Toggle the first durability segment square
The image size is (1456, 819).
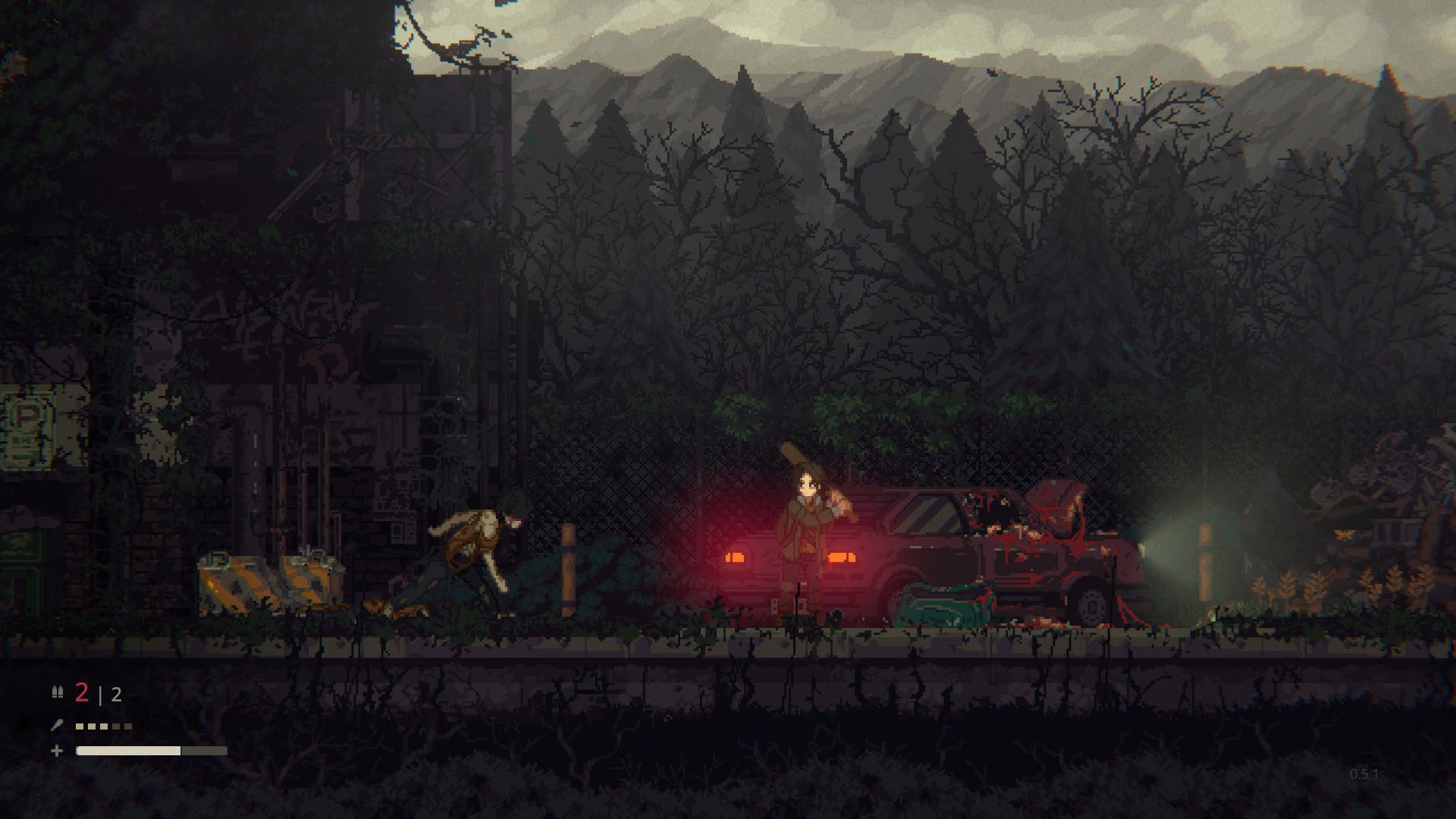click(x=80, y=727)
